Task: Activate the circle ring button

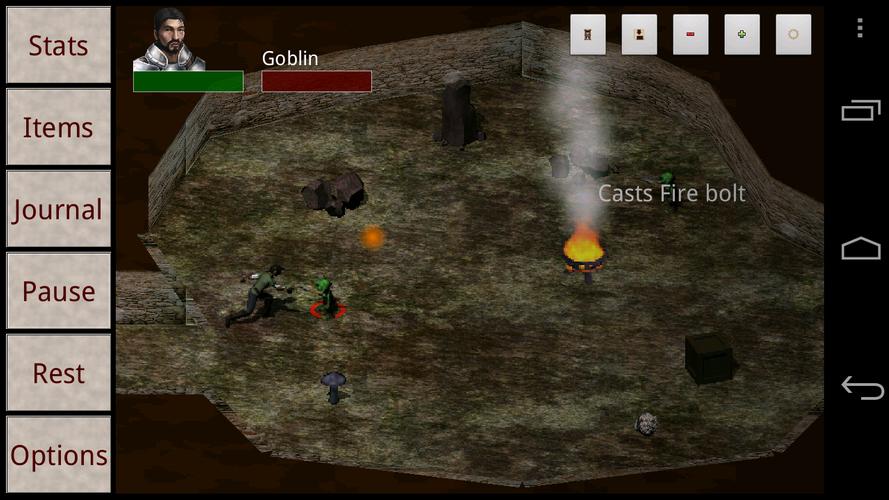Action: [x=793, y=35]
